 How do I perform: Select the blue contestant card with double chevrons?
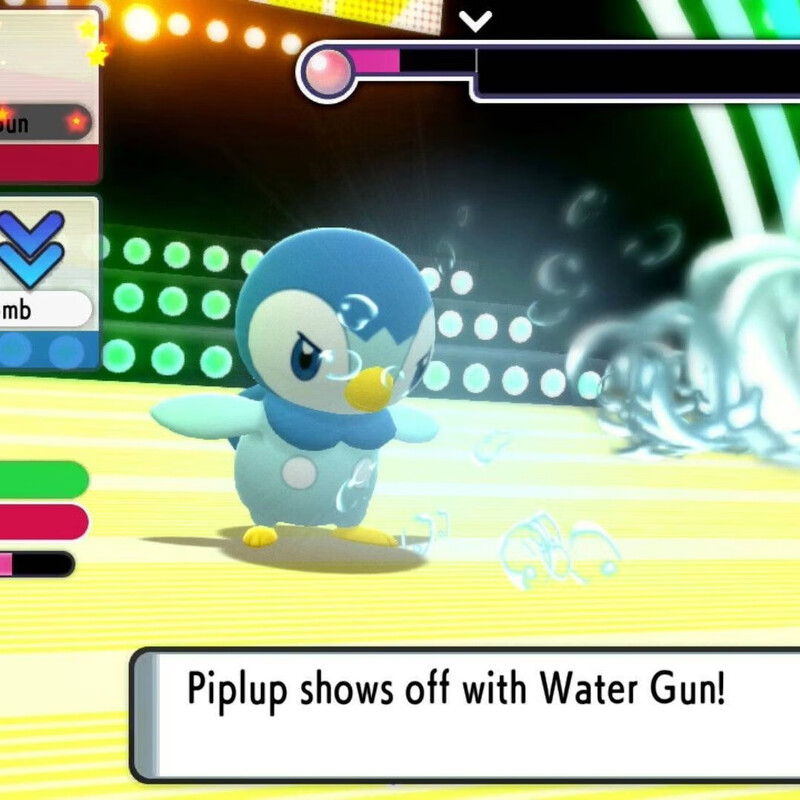[x=48, y=282]
